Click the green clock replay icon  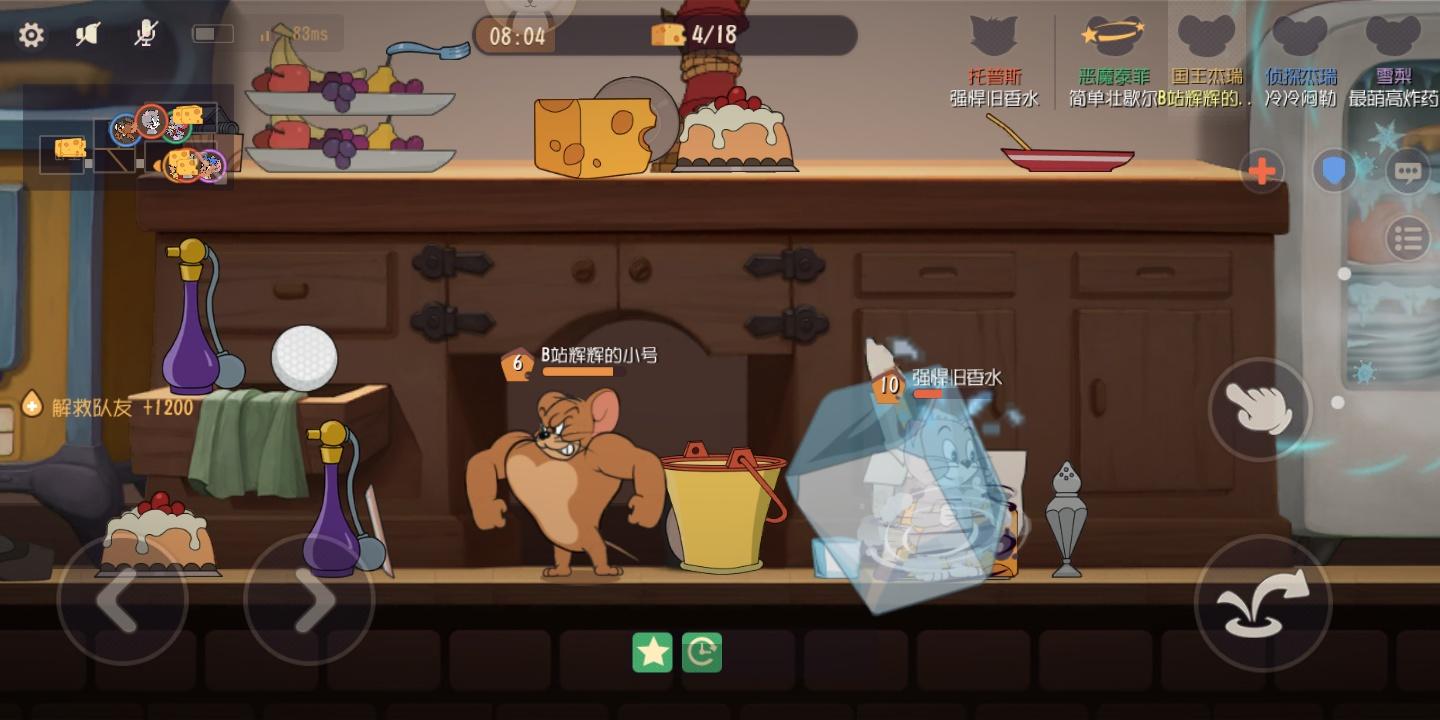click(701, 650)
